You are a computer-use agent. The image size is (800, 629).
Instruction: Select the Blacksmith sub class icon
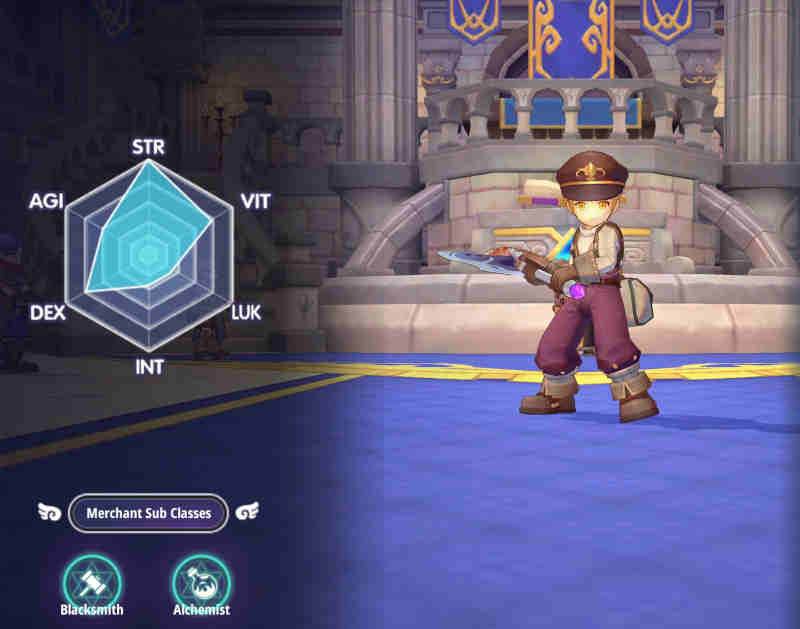[x=92, y=580]
